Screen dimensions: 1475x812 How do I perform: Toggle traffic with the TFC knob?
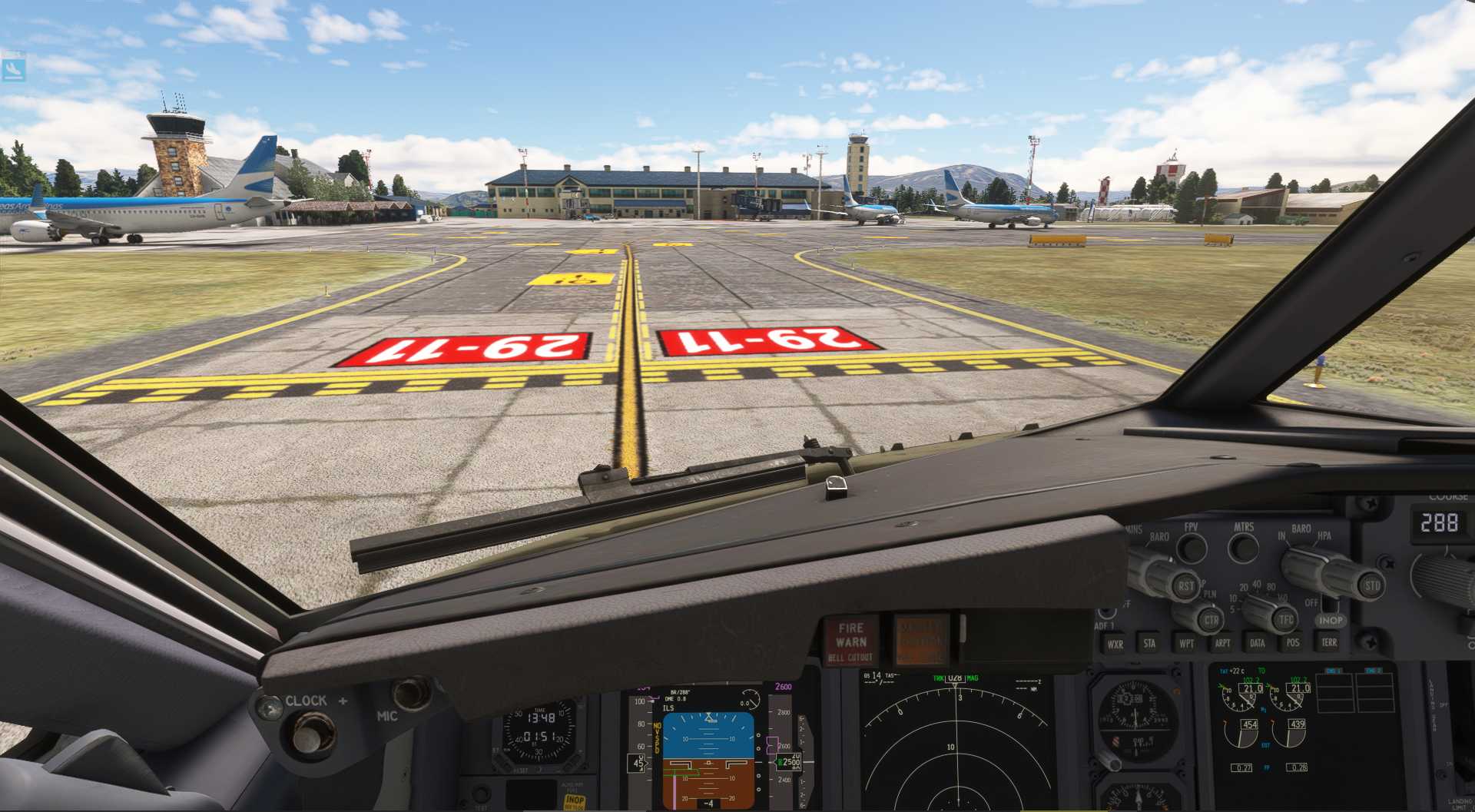click(1284, 619)
